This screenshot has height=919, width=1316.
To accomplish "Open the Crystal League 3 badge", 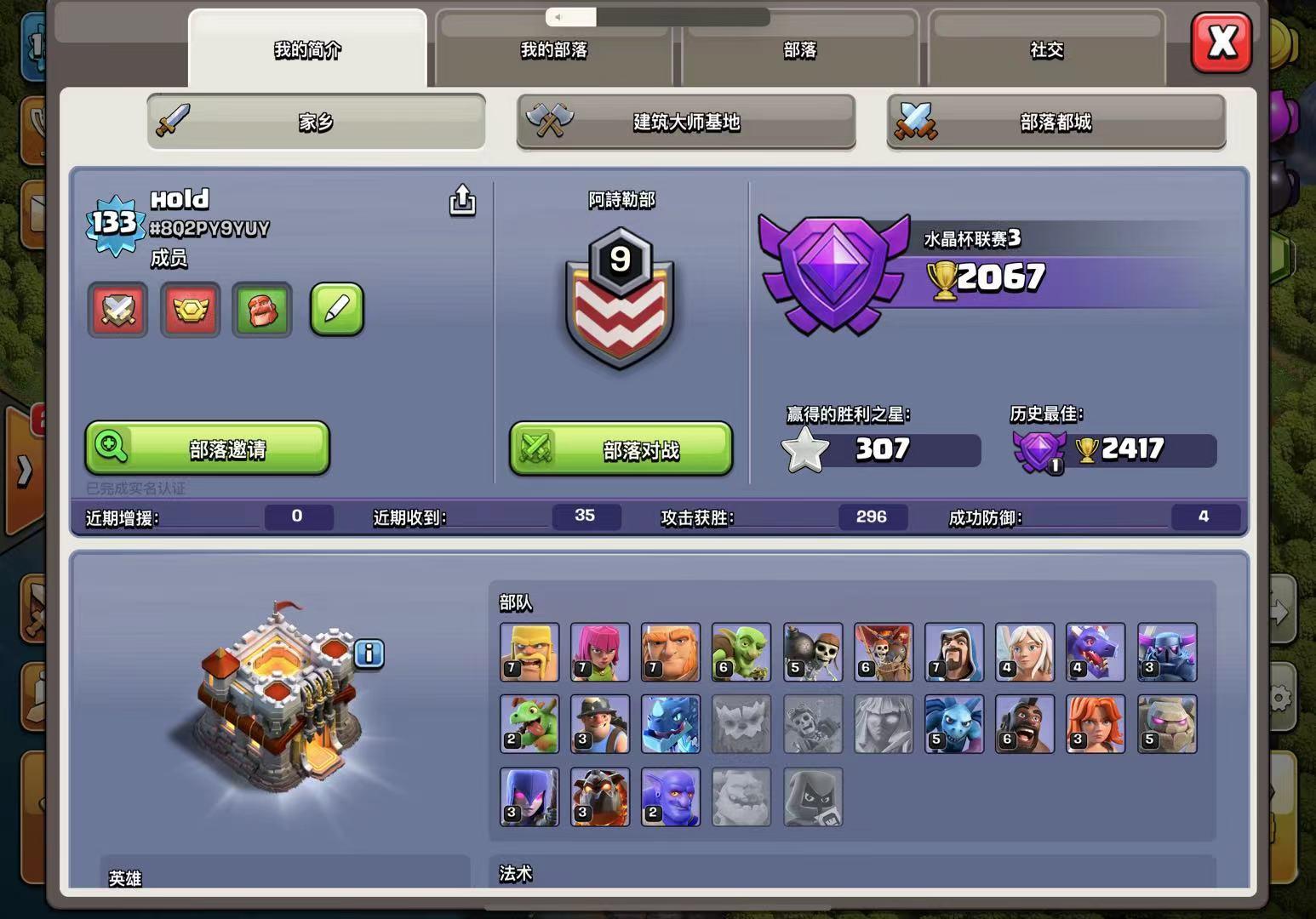I will click(x=833, y=272).
